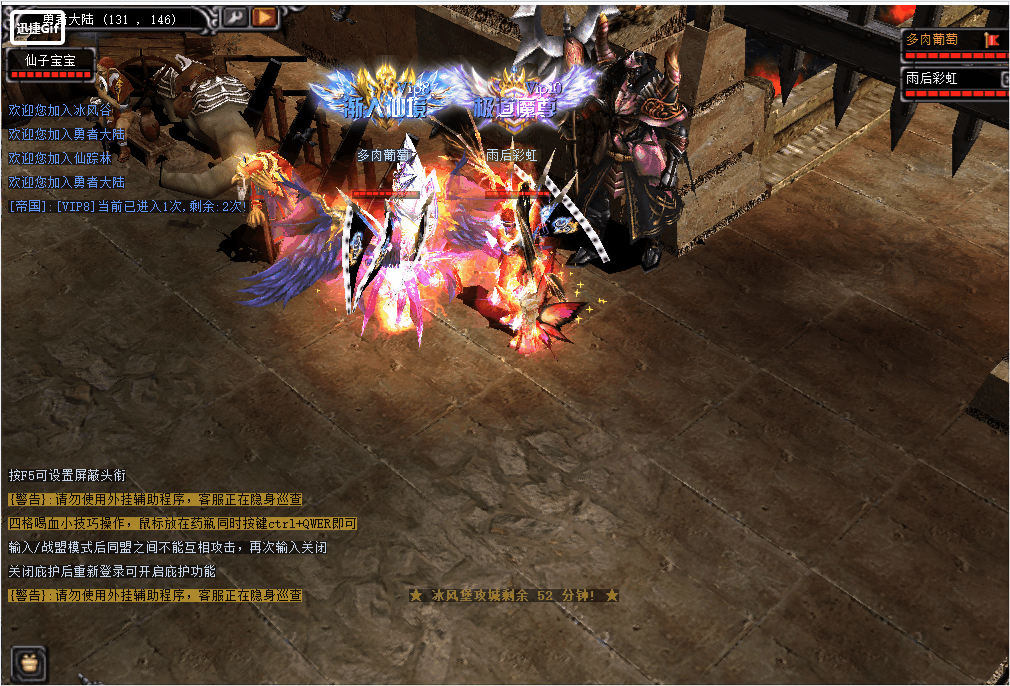Open the bag icon at bottom left

coord(29,664)
